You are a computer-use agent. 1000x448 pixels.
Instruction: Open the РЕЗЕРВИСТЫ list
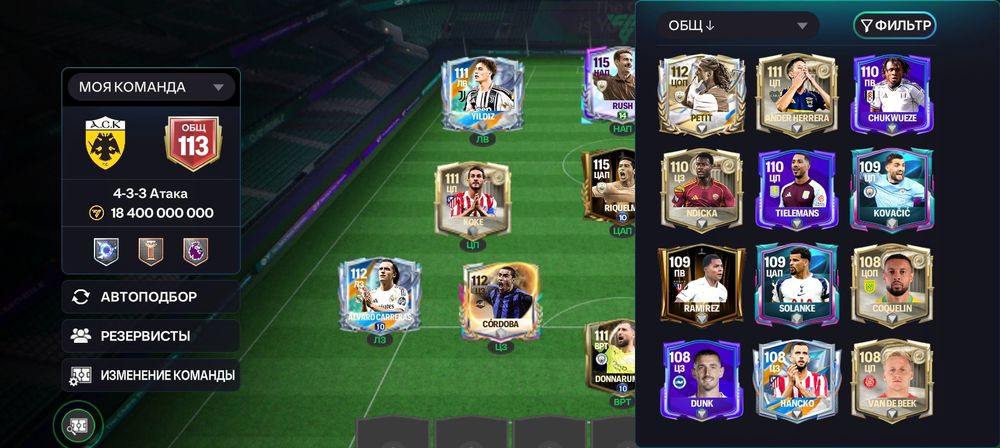tap(150, 336)
